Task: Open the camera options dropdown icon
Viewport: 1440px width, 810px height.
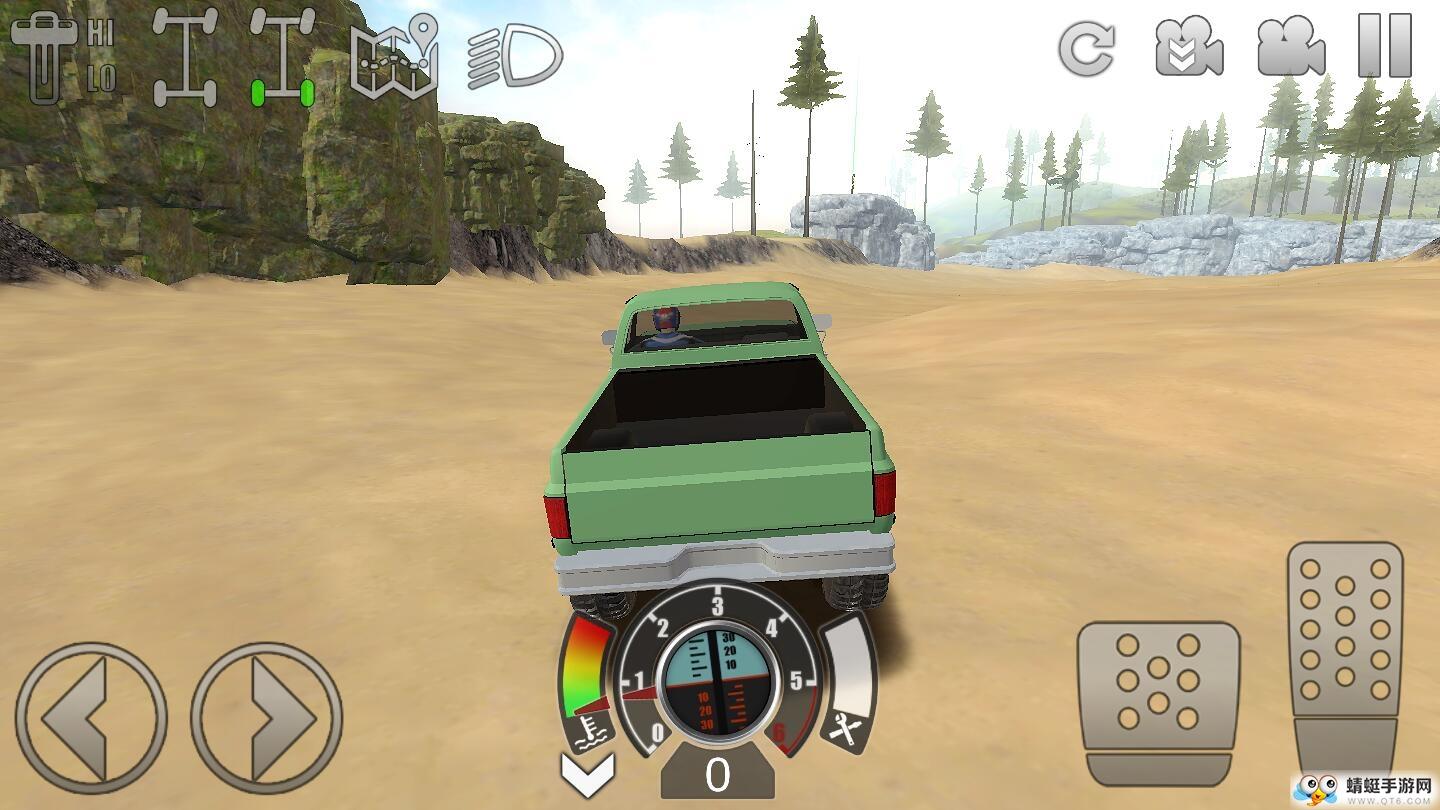Action: (x=1189, y=47)
